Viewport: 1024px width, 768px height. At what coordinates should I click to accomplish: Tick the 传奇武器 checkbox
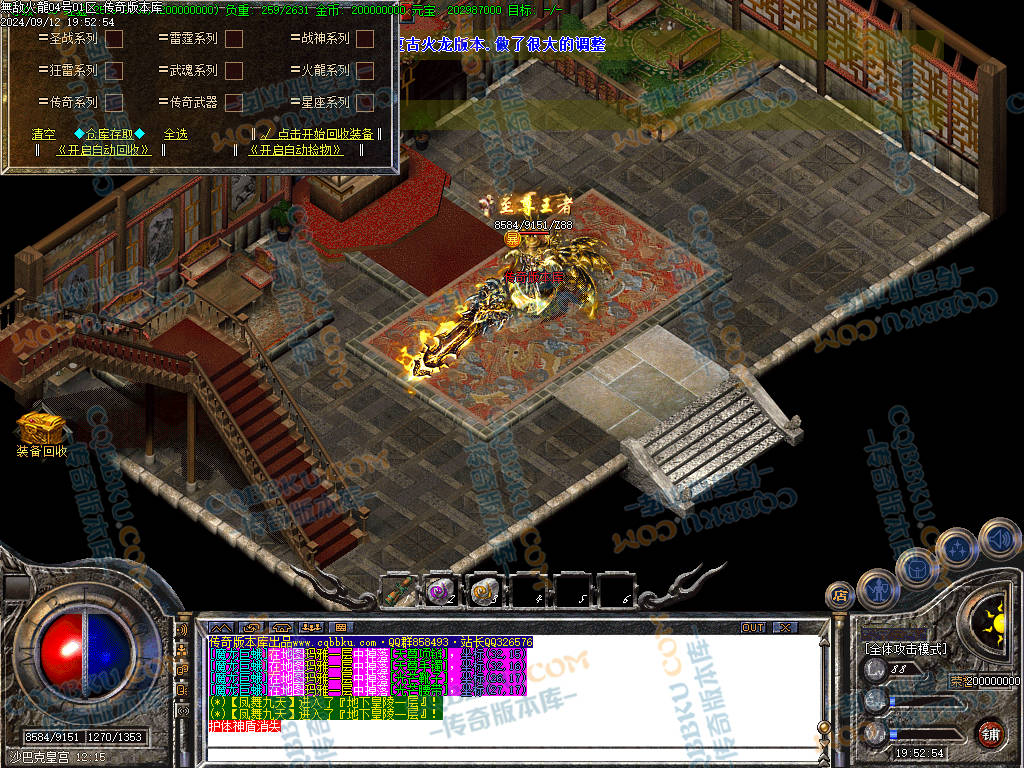click(234, 102)
